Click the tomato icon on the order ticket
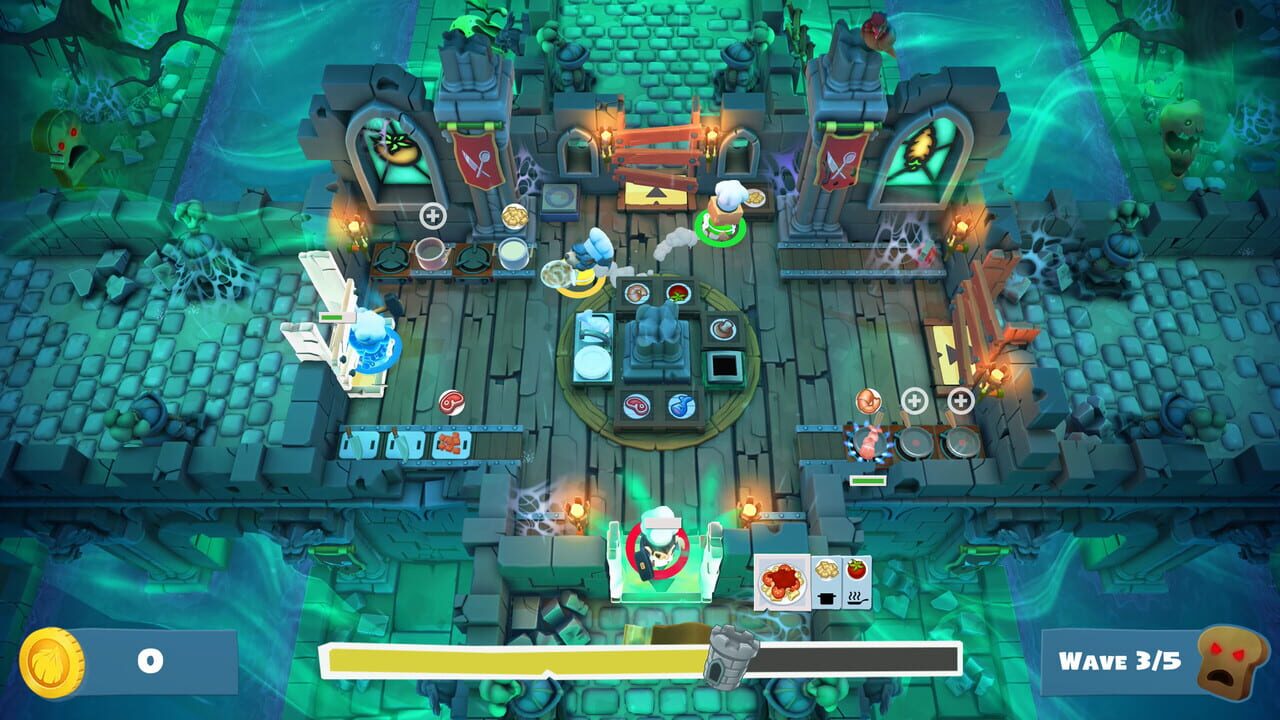1280x720 pixels. pyautogui.click(x=856, y=570)
